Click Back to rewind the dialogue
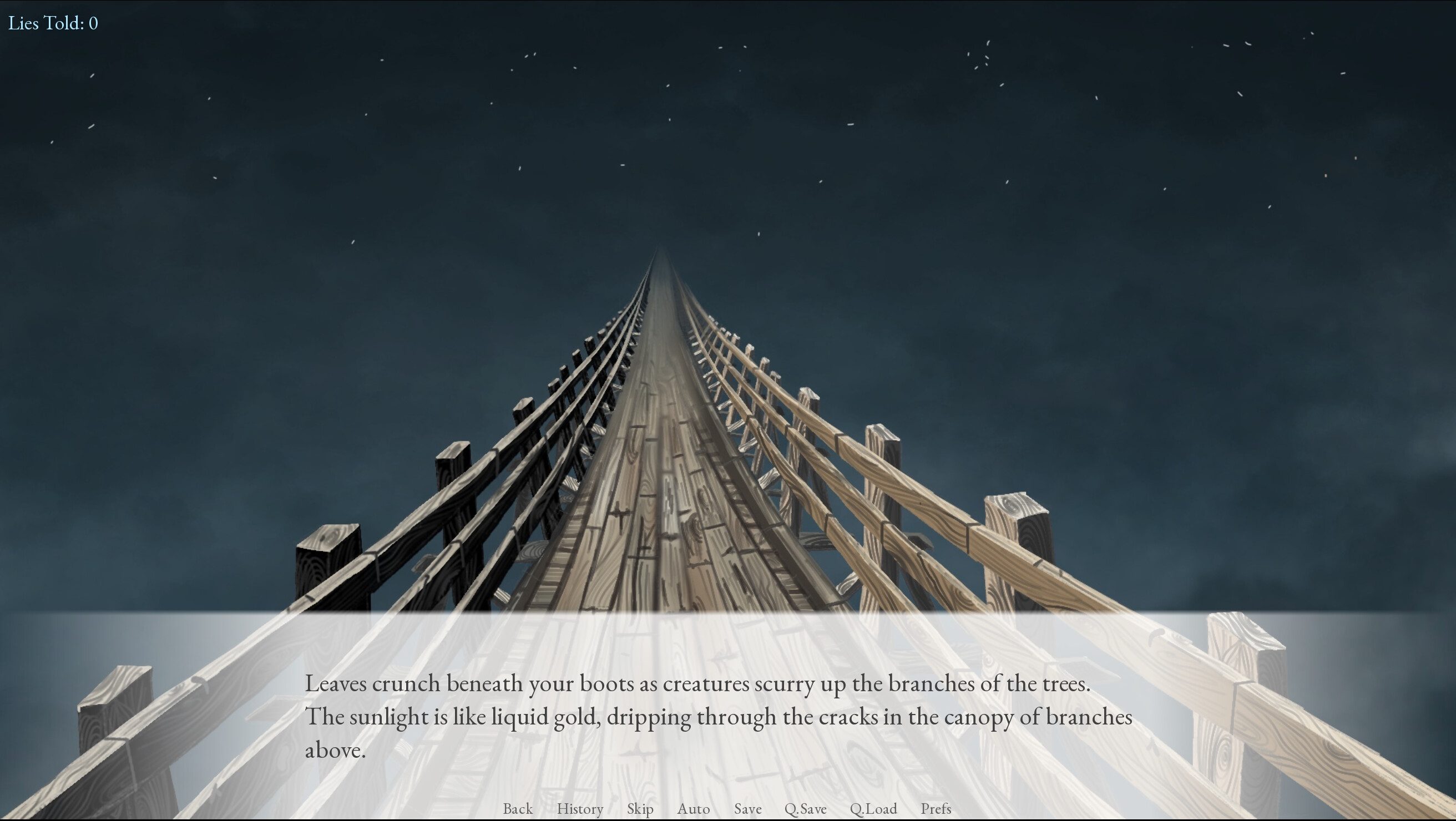The height and width of the screenshot is (821, 1456). point(517,809)
